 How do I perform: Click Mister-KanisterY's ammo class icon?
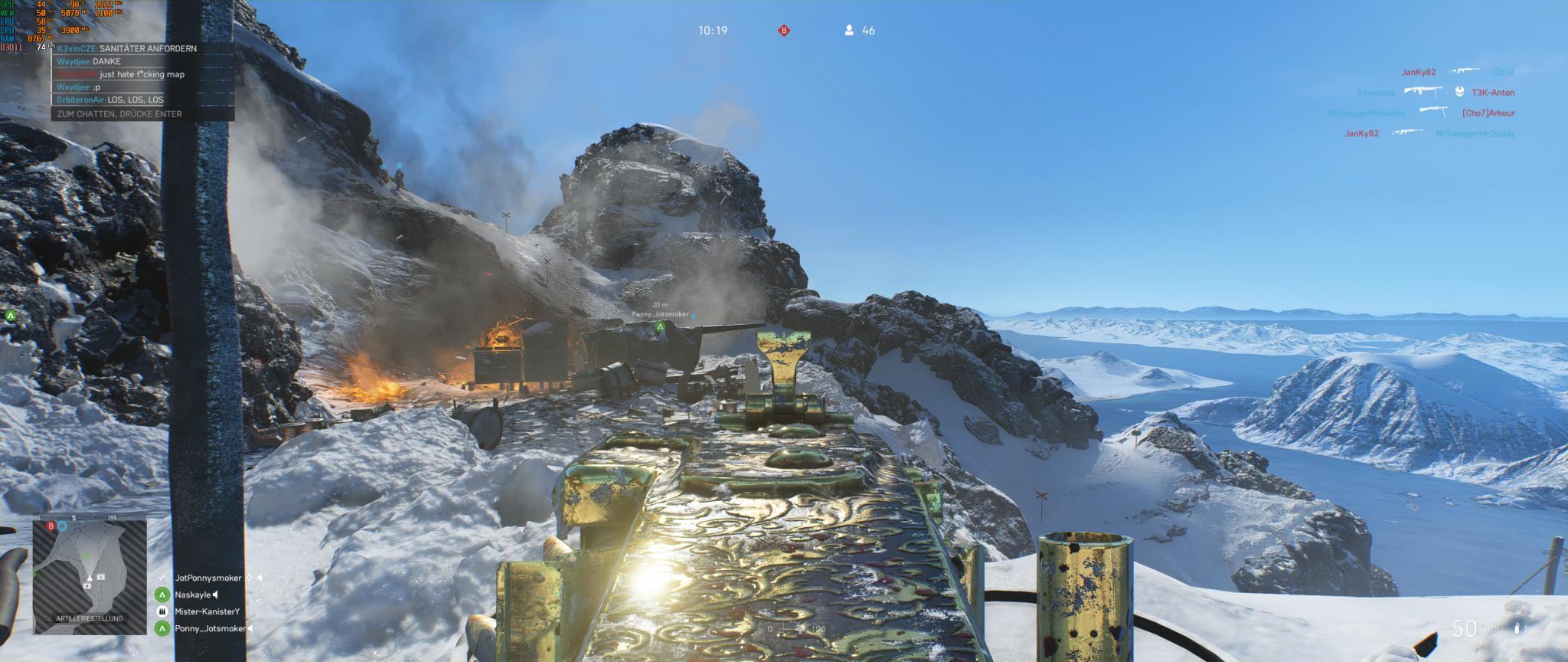click(x=162, y=611)
